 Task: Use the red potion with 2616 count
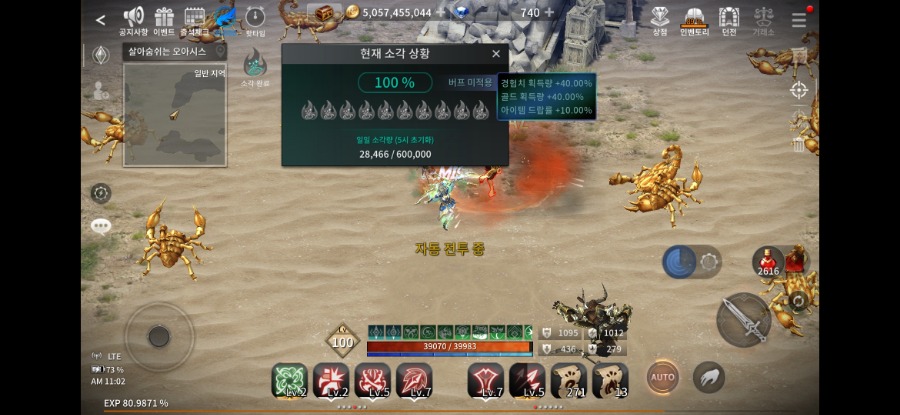[x=768, y=262]
